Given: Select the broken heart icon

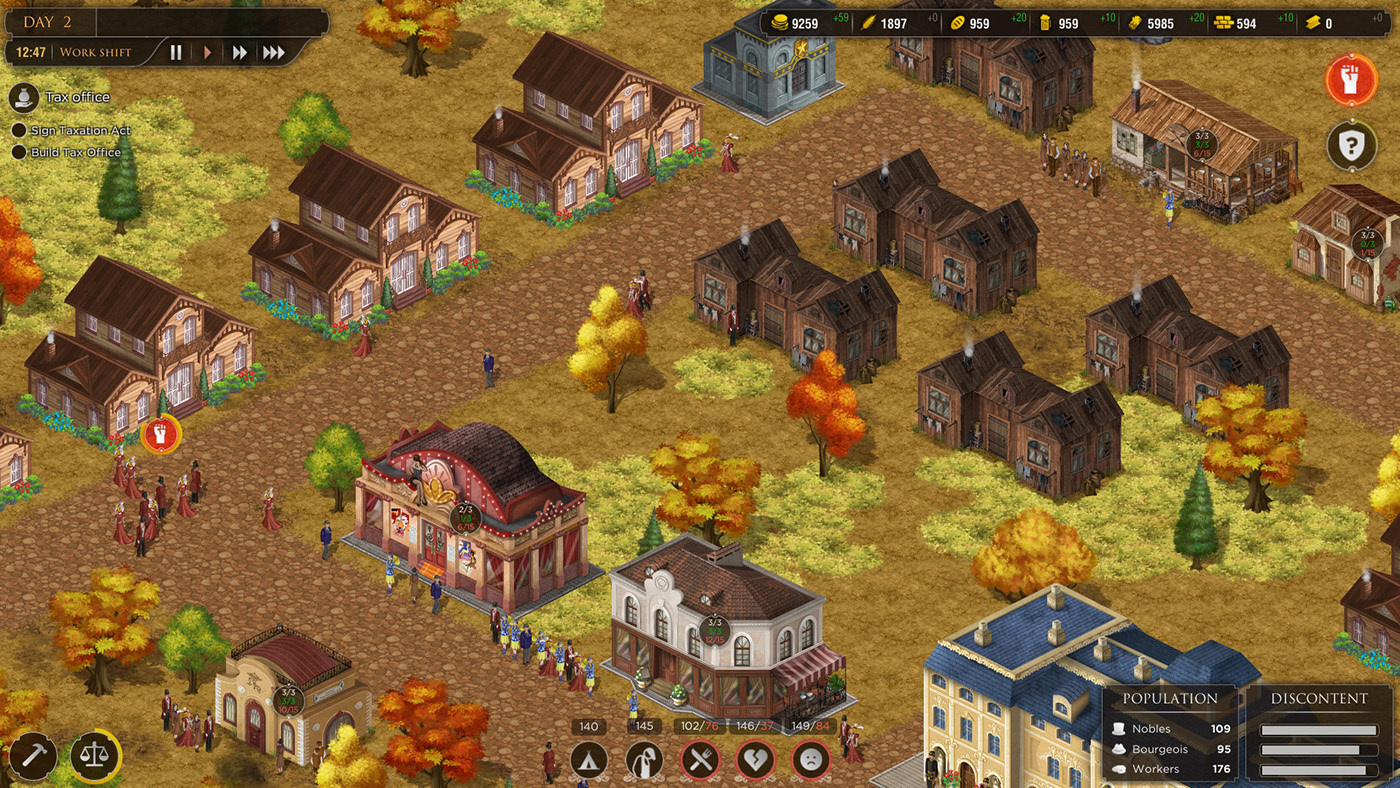Looking at the screenshot, I should click(755, 761).
